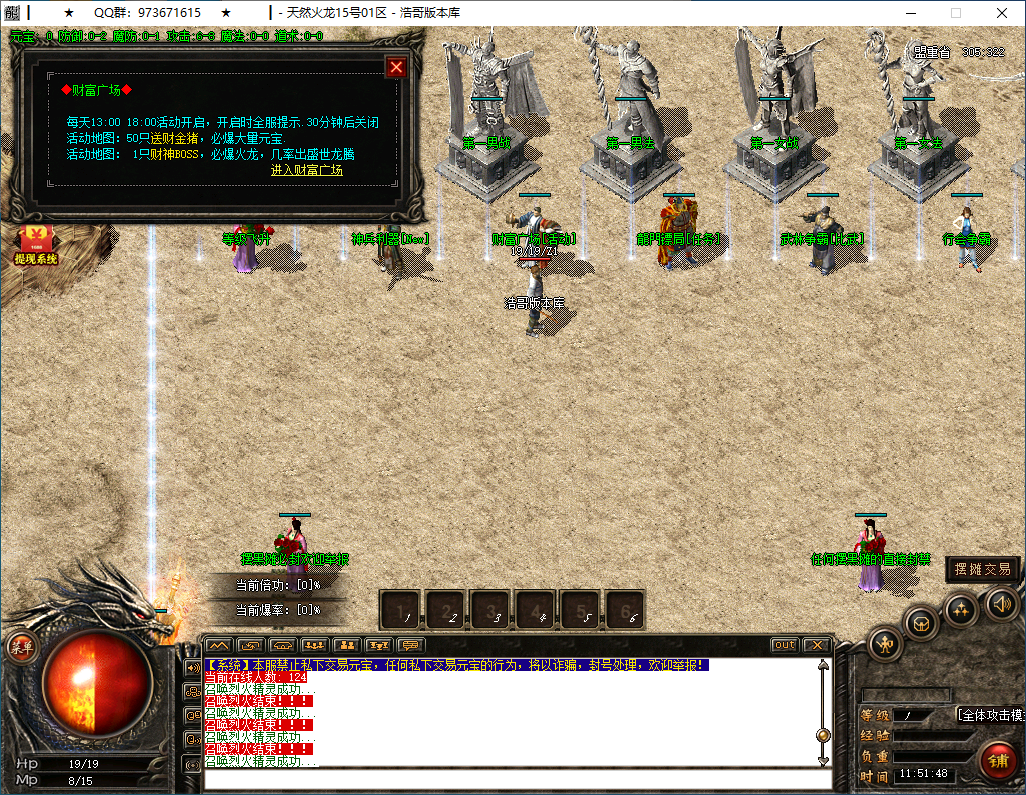The image size is (1026, 795).
Task: Select hotbar slot number 1
Action: pos(402,610)
